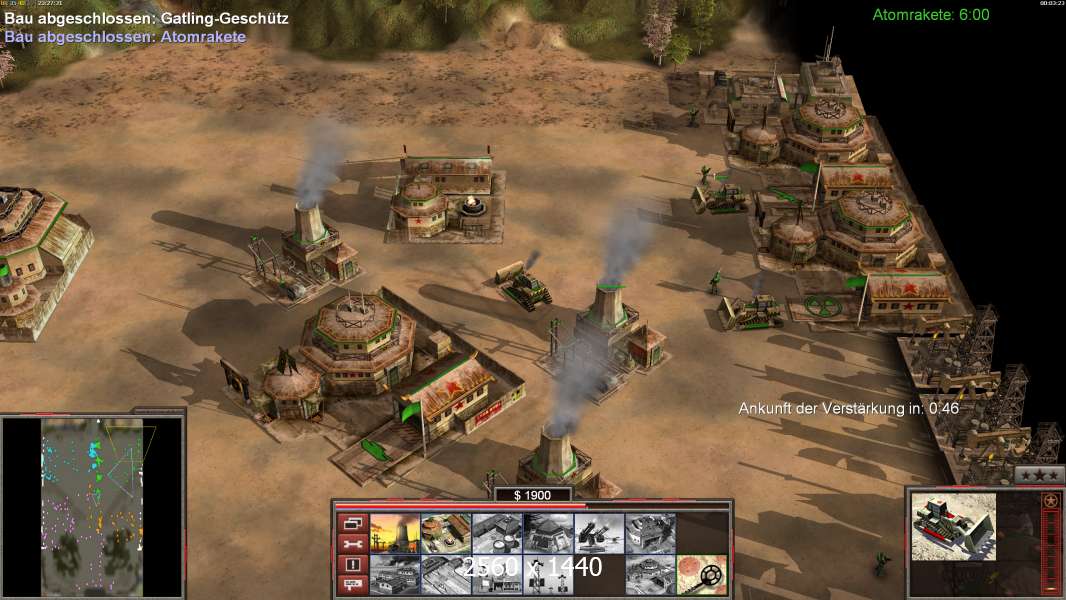Click the exclamation mark button
Image resolution: width=1066 pixels, height=600 pixels.
coord(352,564)
